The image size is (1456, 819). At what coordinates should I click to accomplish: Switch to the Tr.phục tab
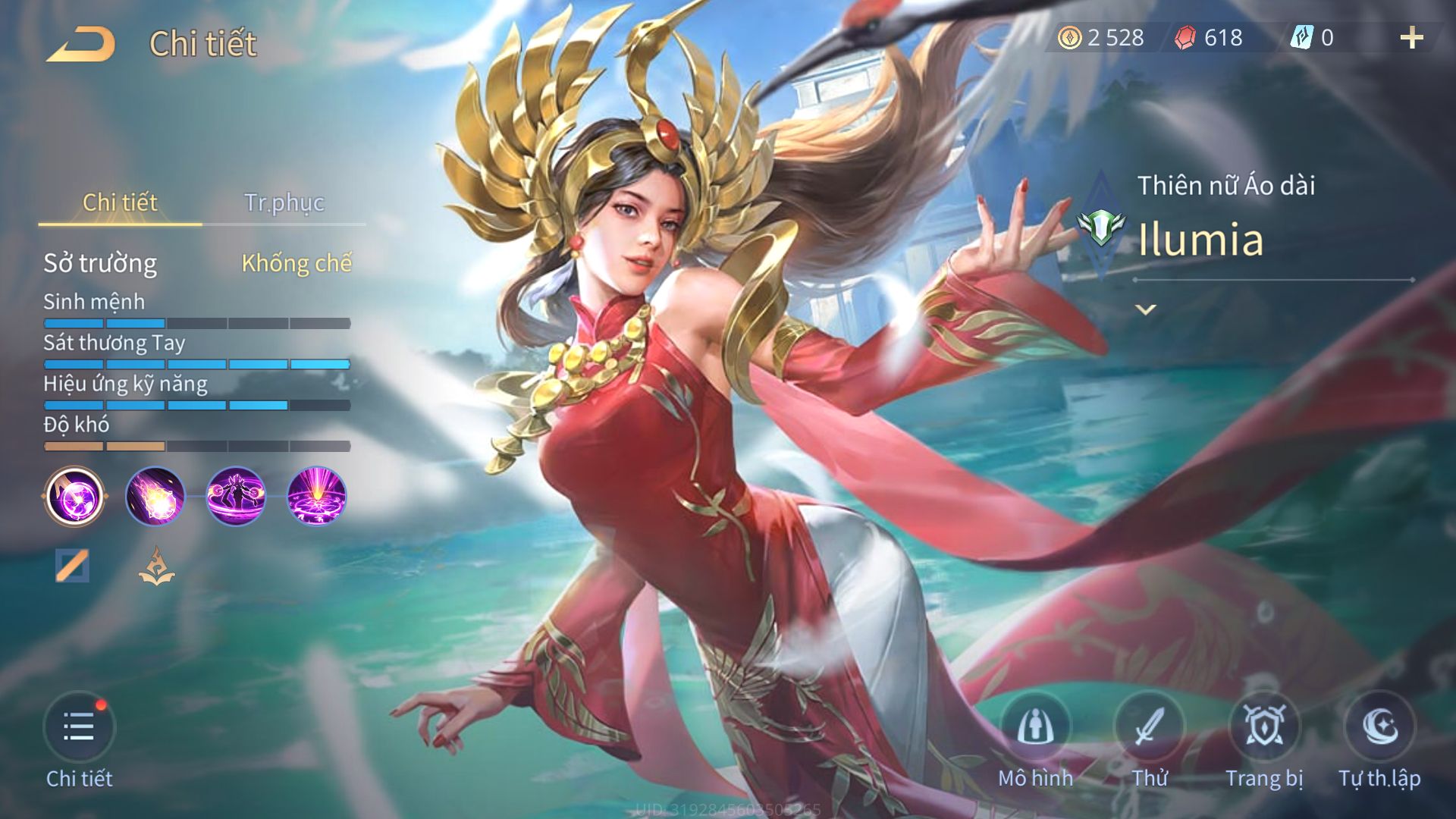[x=284, y=202]
